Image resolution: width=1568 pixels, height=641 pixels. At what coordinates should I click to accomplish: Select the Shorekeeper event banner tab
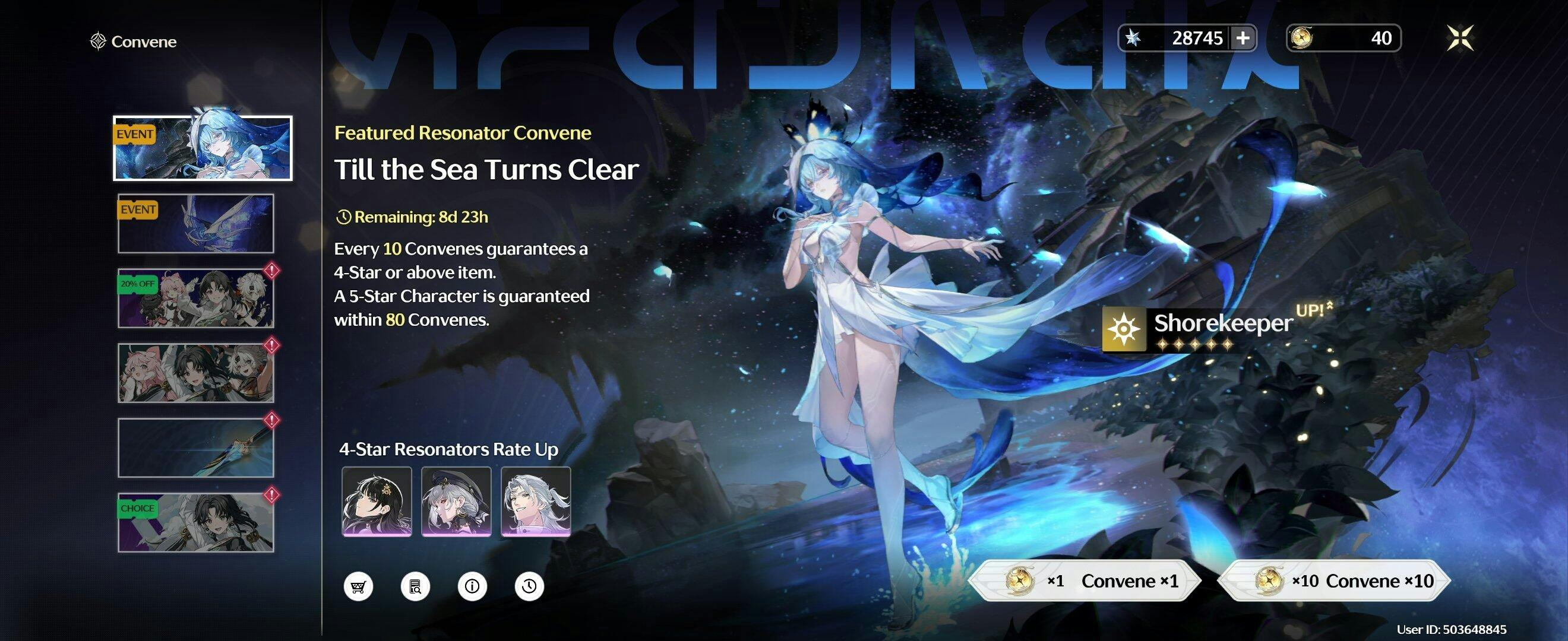[203, 148]
